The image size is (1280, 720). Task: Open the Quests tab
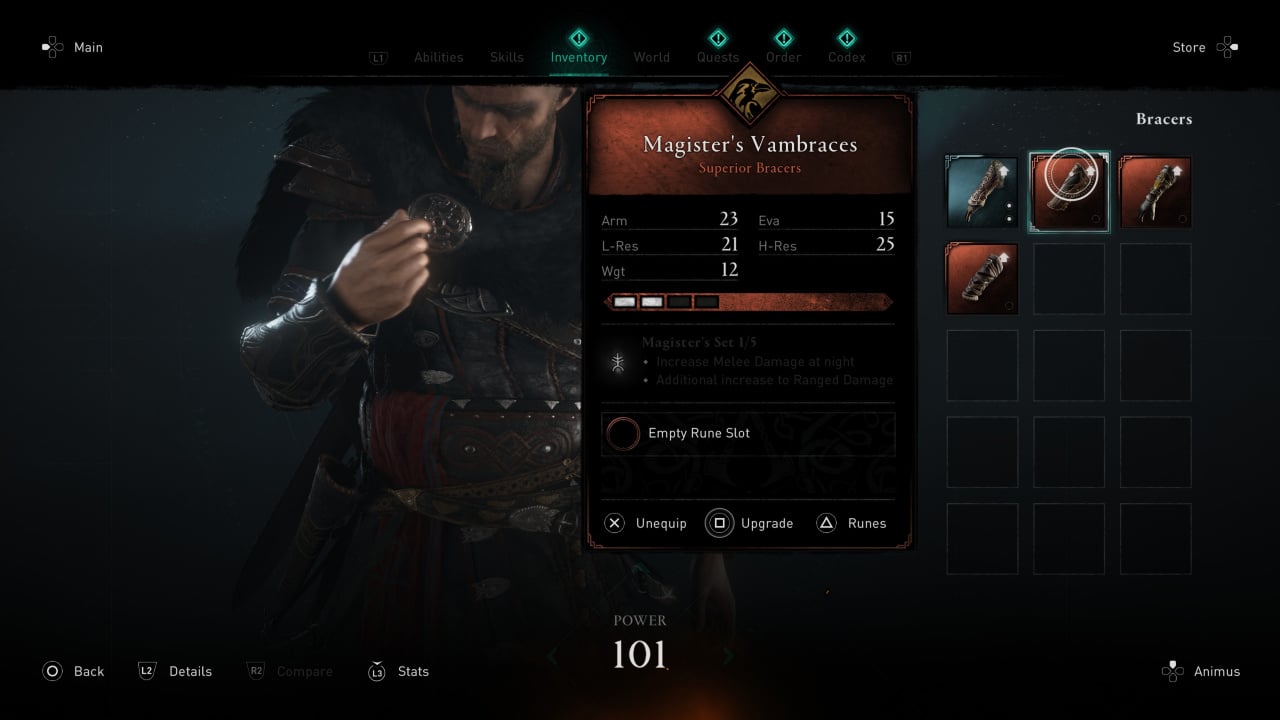718,57
